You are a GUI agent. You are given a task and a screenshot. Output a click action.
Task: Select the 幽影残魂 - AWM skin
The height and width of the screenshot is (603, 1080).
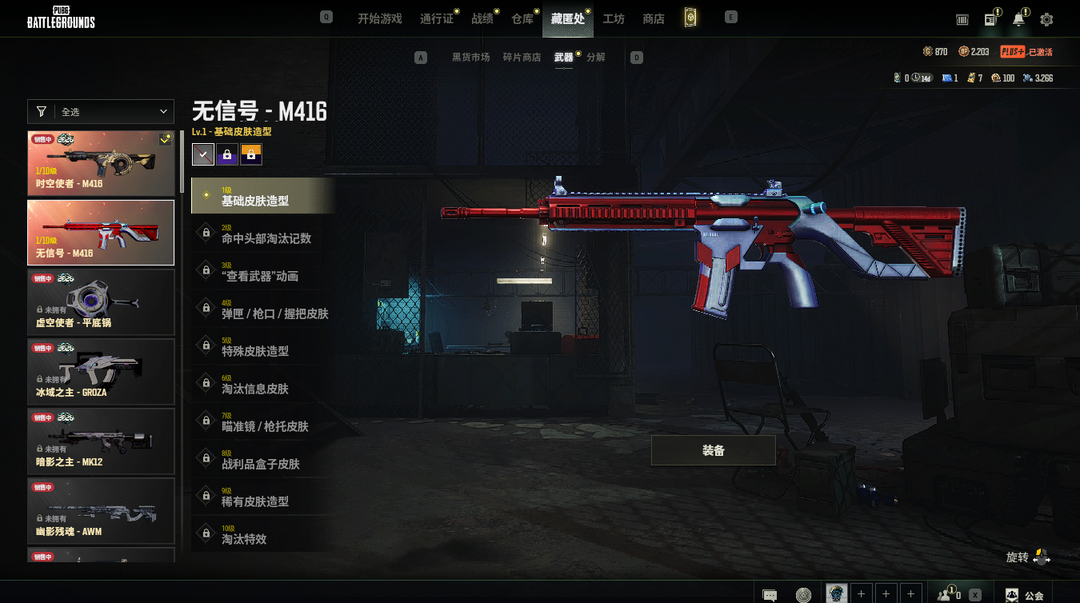[x=101, y=511]
